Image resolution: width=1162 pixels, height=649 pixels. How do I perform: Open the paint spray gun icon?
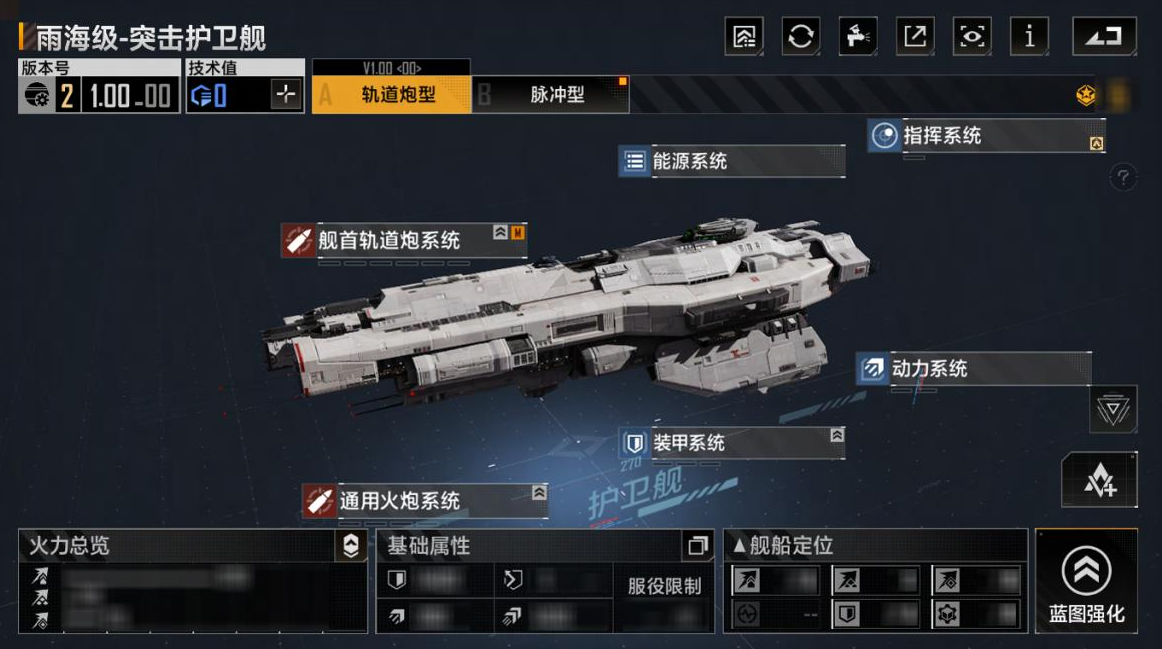(857, 37)
